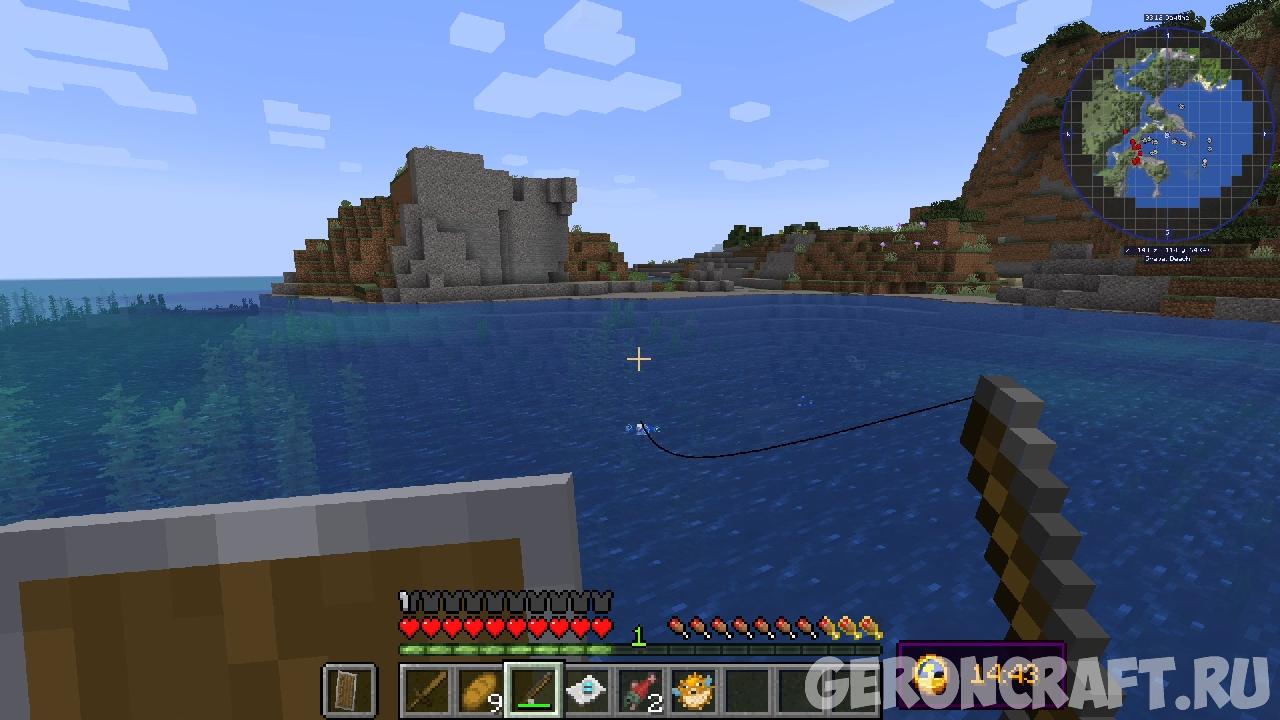1280x720 pixels.
Task: Select the red fish stack of two
Action: point(640,690)
